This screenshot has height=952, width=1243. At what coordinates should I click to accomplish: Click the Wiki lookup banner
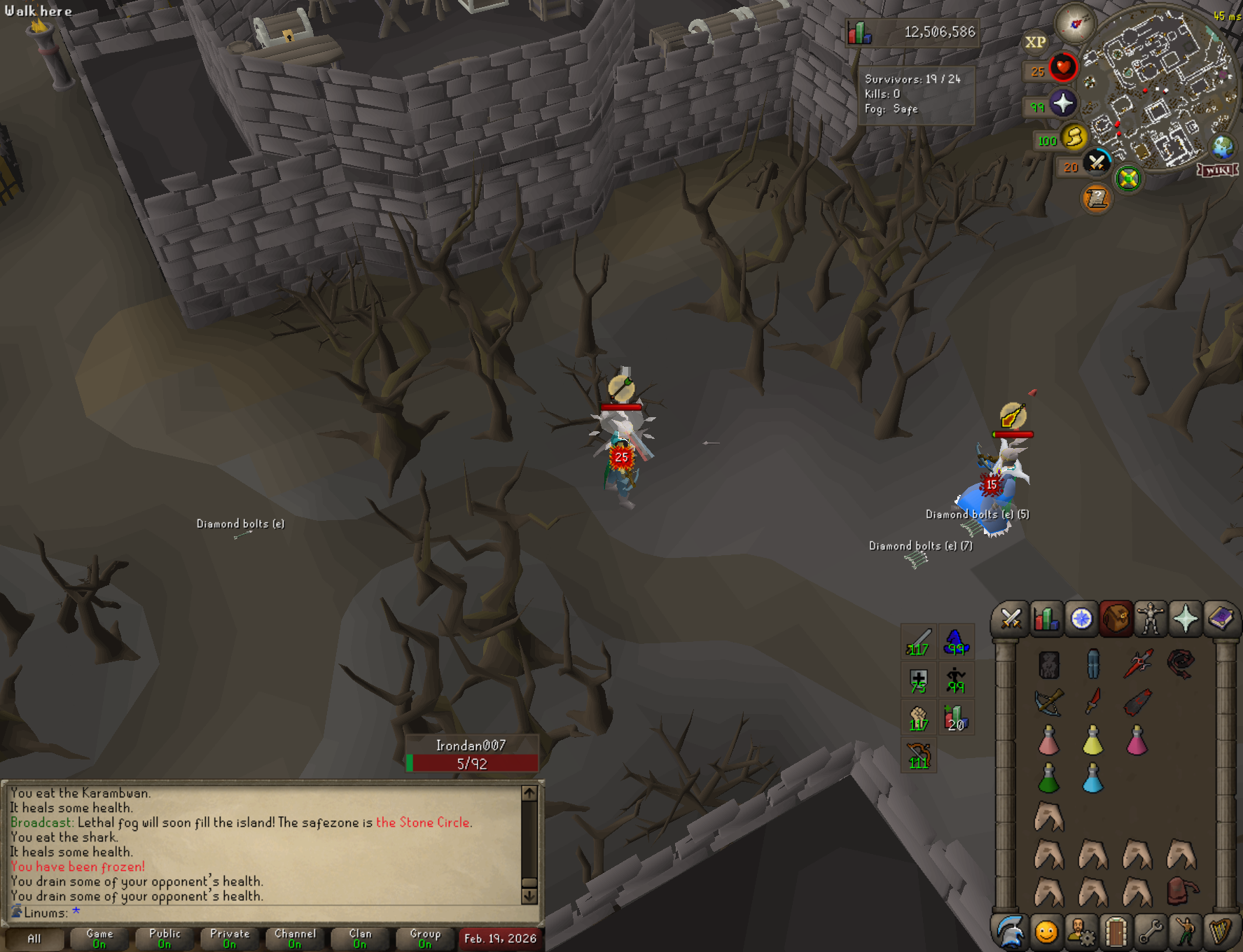click(x=1218, y=170)
